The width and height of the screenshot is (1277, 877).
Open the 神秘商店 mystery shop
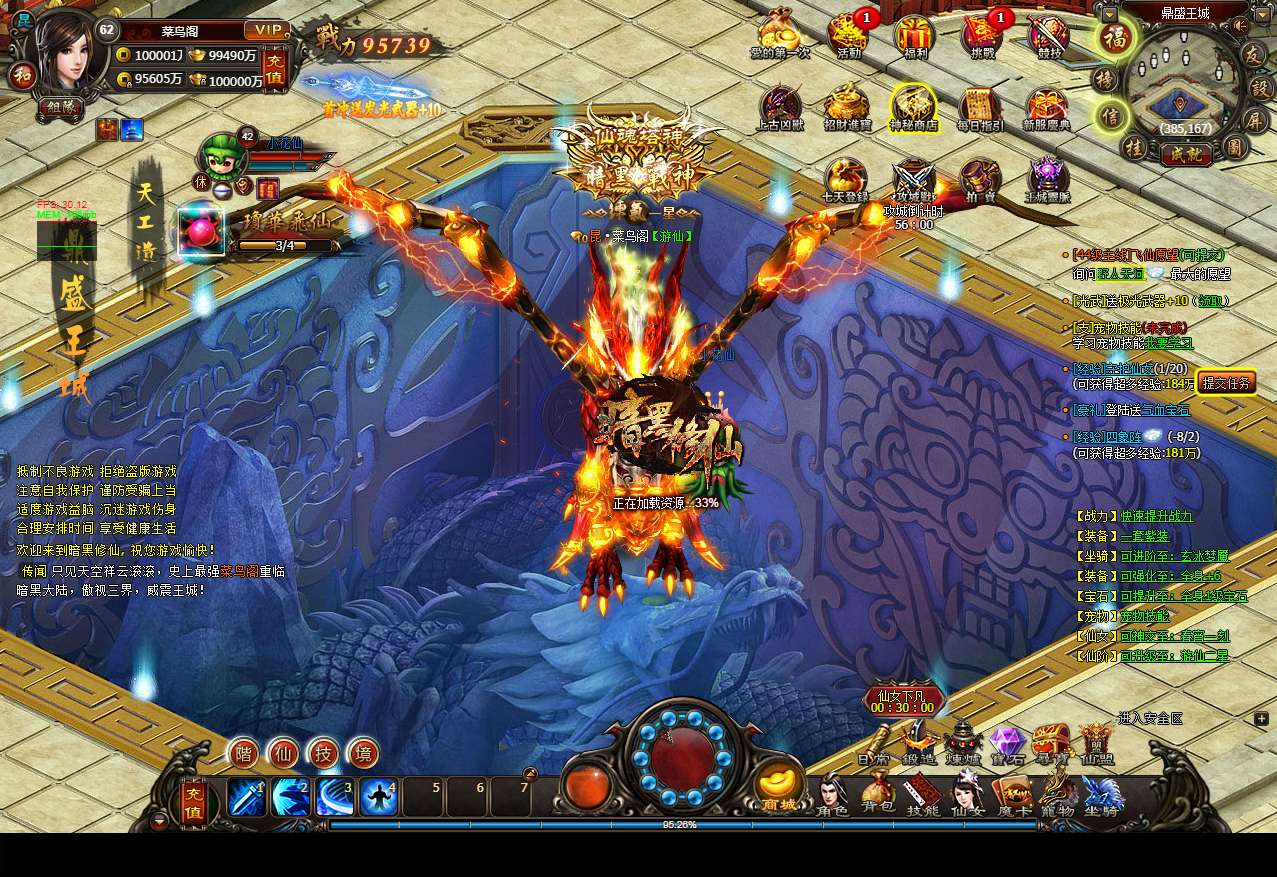pos(914,106)
